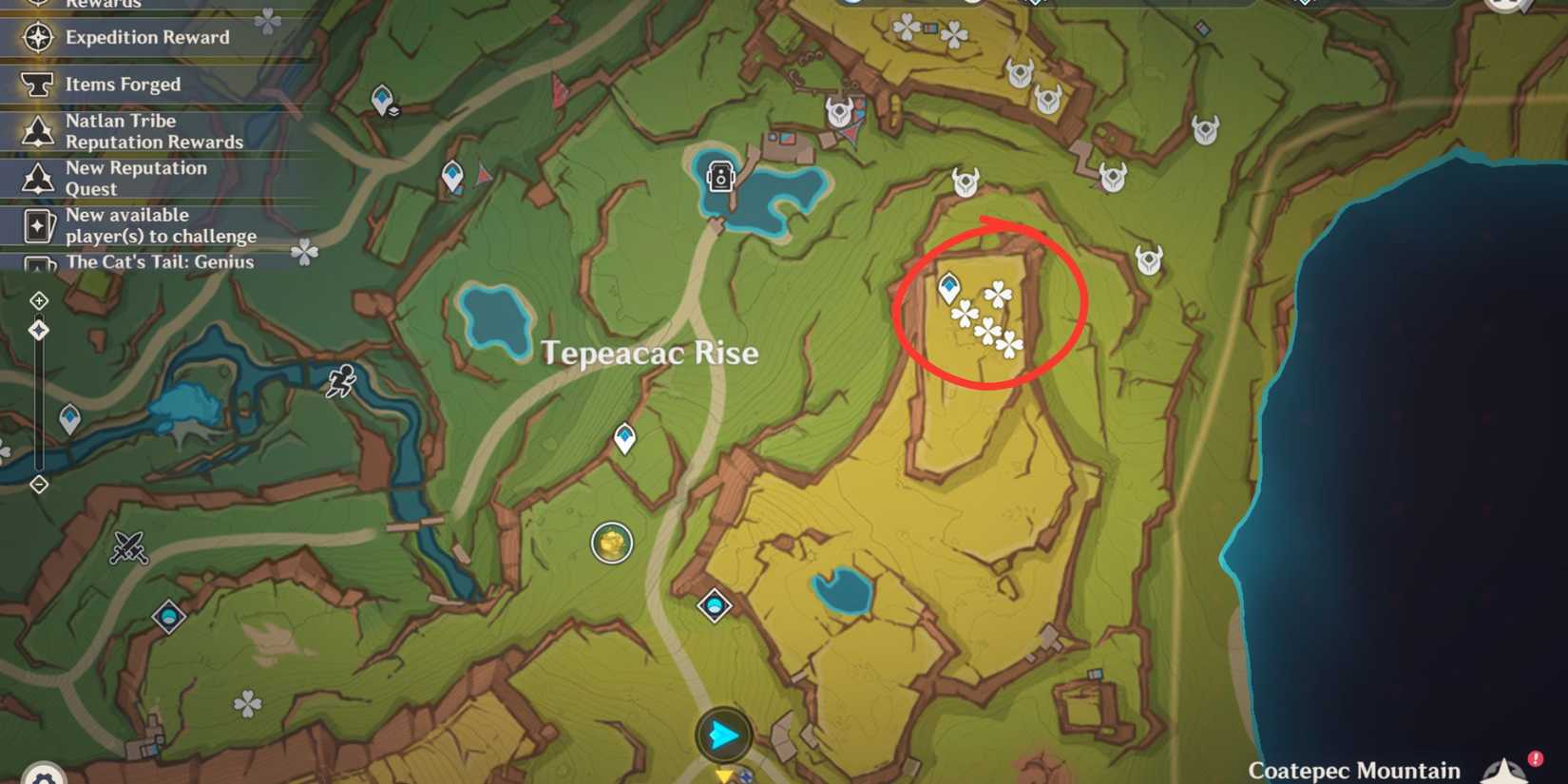Click the running-figure expedition marker near the river

pyautogui.click(x=343, y=380)
